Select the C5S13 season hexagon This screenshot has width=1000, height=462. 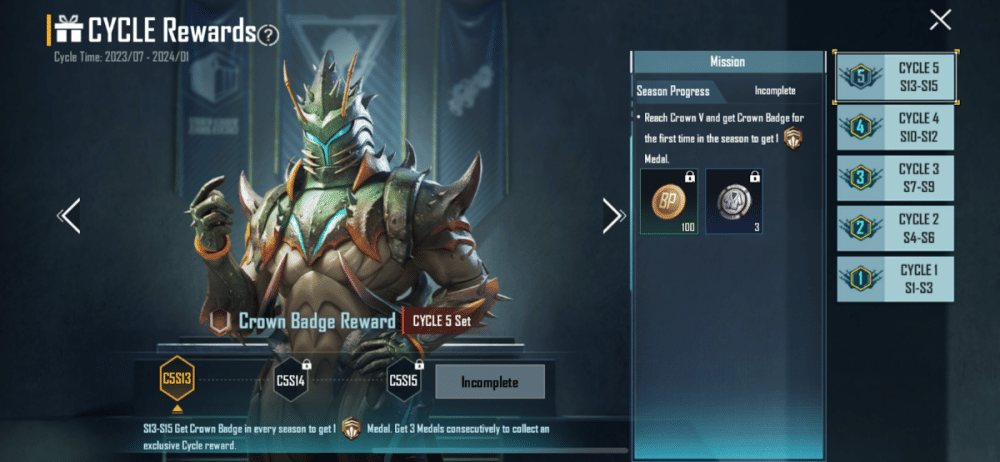click(x=177, y=380)
